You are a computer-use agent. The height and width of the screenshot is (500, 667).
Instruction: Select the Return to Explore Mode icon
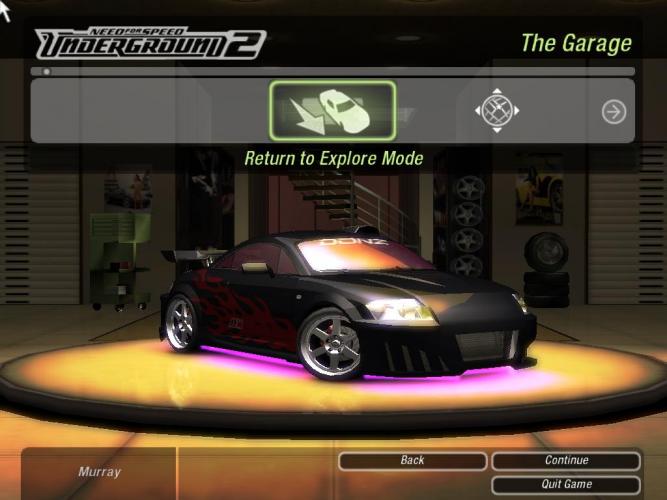tap(332, 111)
